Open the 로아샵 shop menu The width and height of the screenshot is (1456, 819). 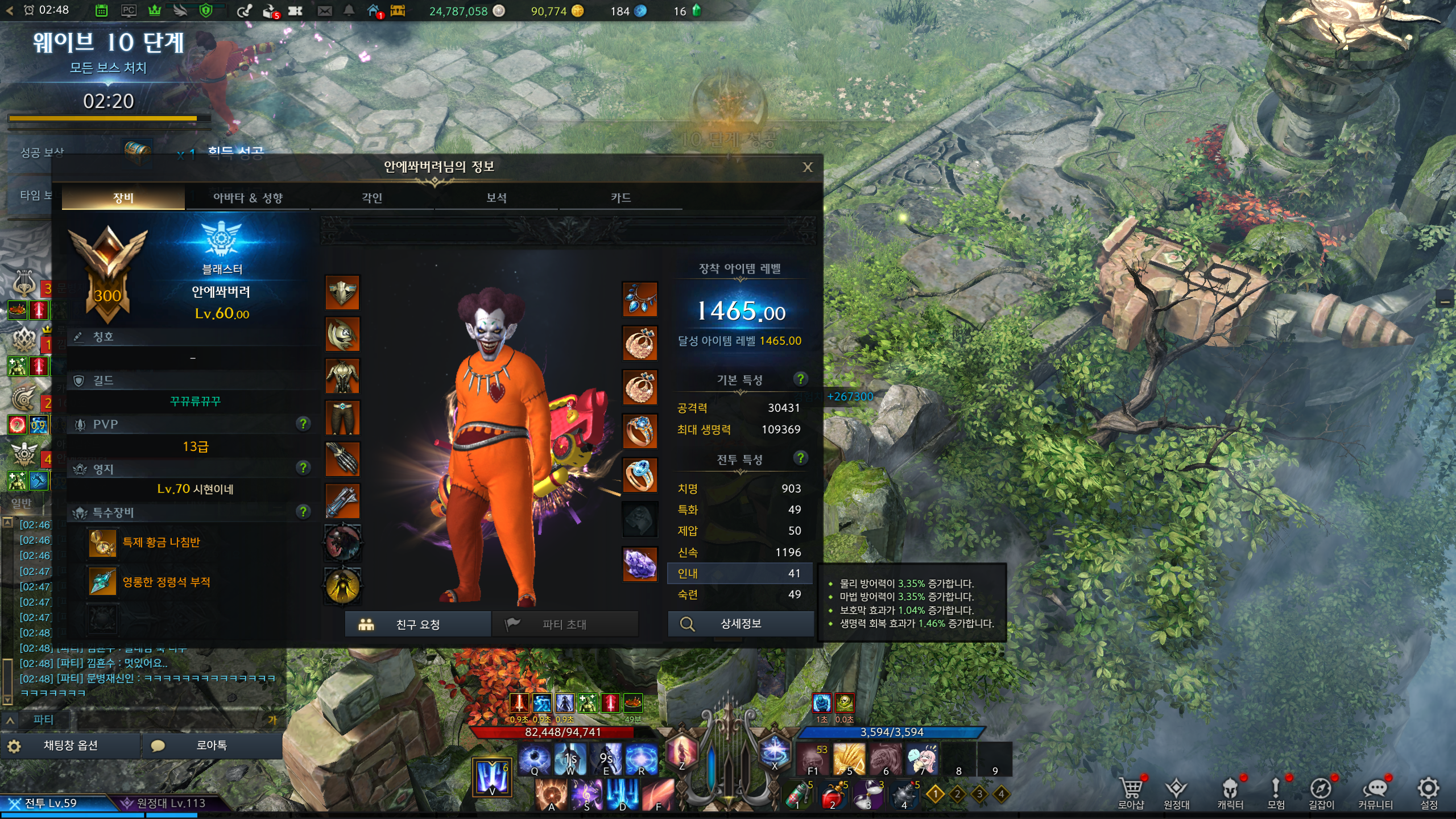(x=1130, y=792)
